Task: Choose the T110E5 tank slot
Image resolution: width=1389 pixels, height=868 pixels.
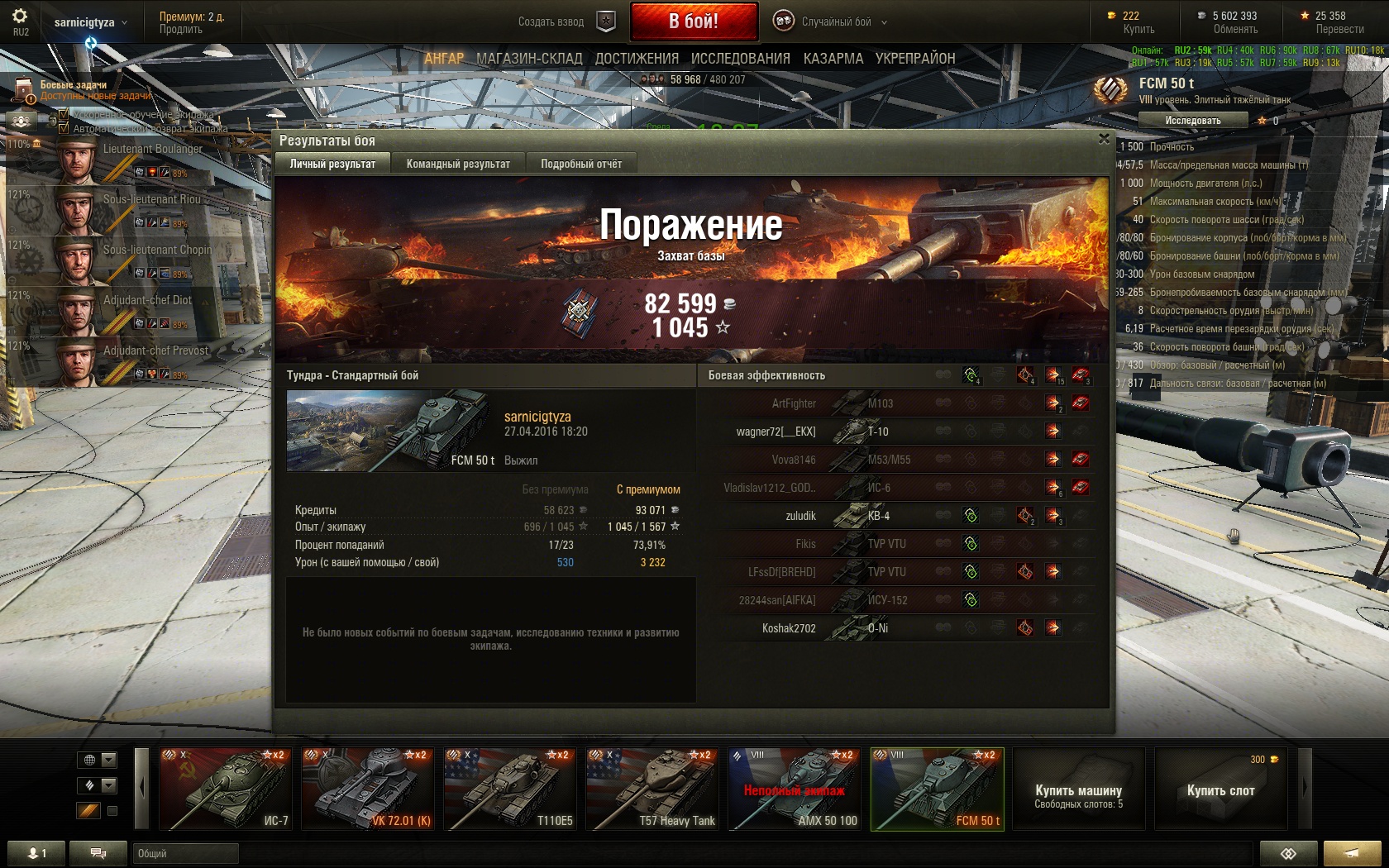Action: (x=508, y=789)
